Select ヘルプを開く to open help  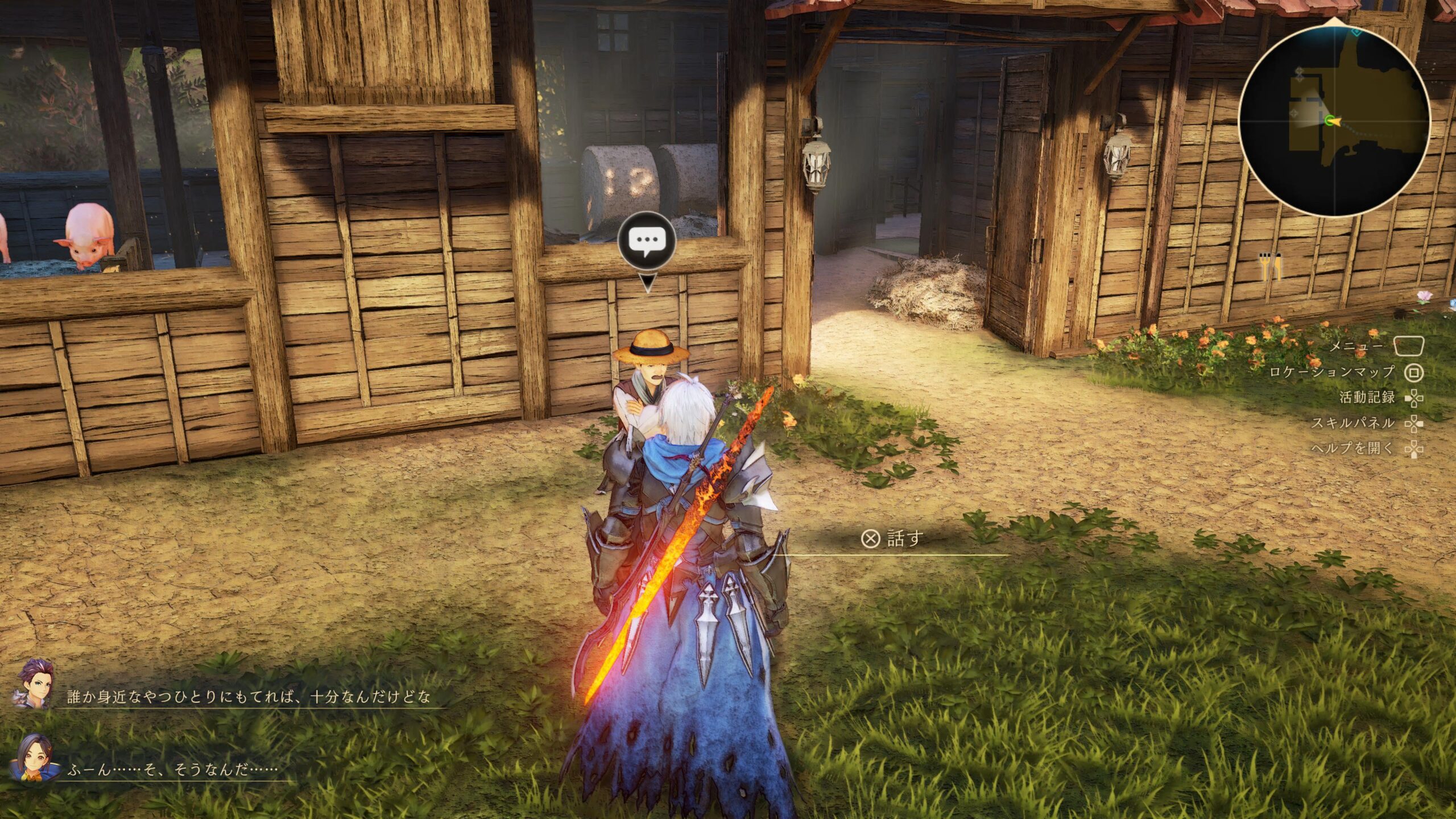click(1353, 449)
